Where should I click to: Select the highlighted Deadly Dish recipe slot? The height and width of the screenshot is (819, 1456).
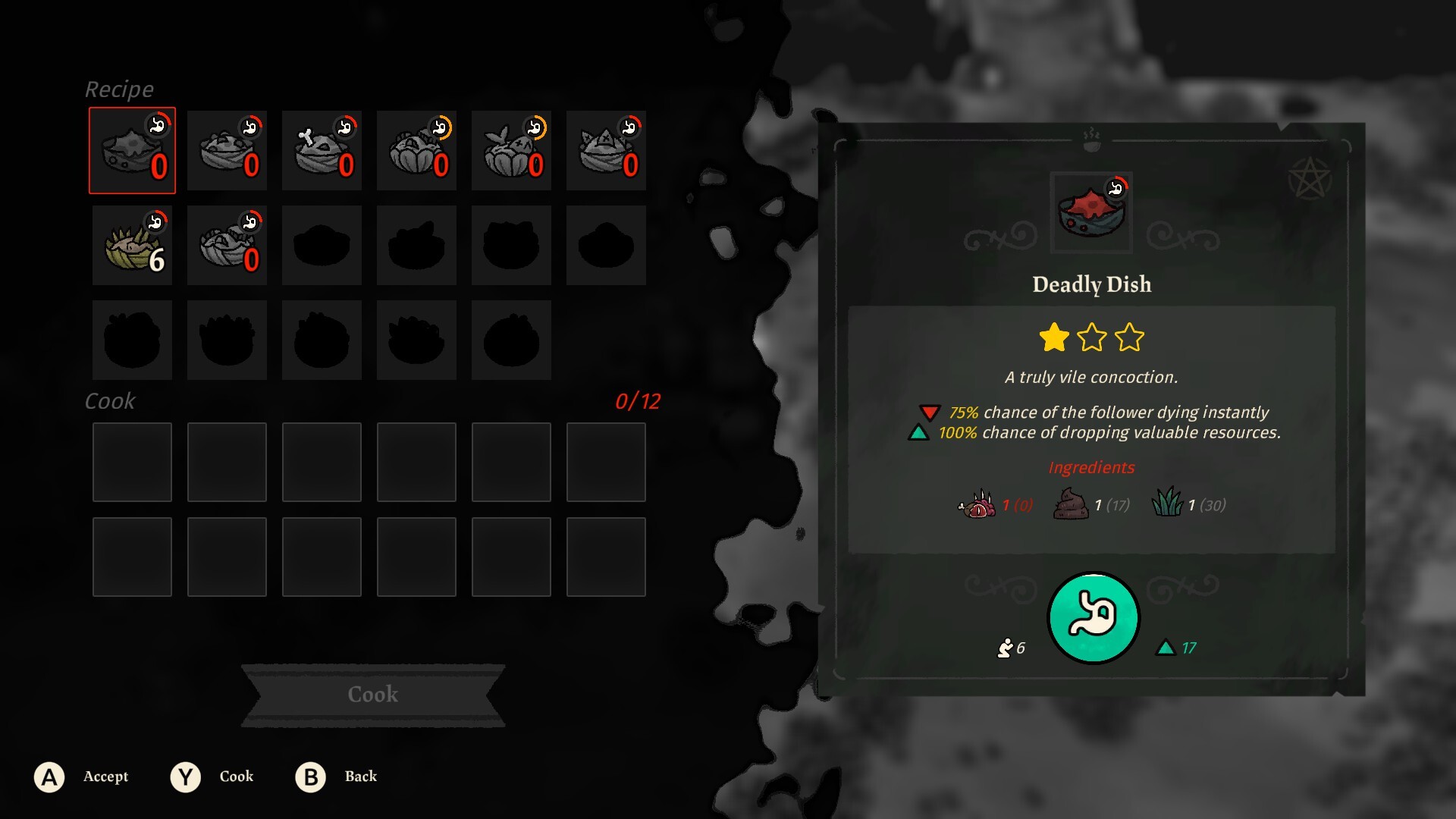click(132, 150)
